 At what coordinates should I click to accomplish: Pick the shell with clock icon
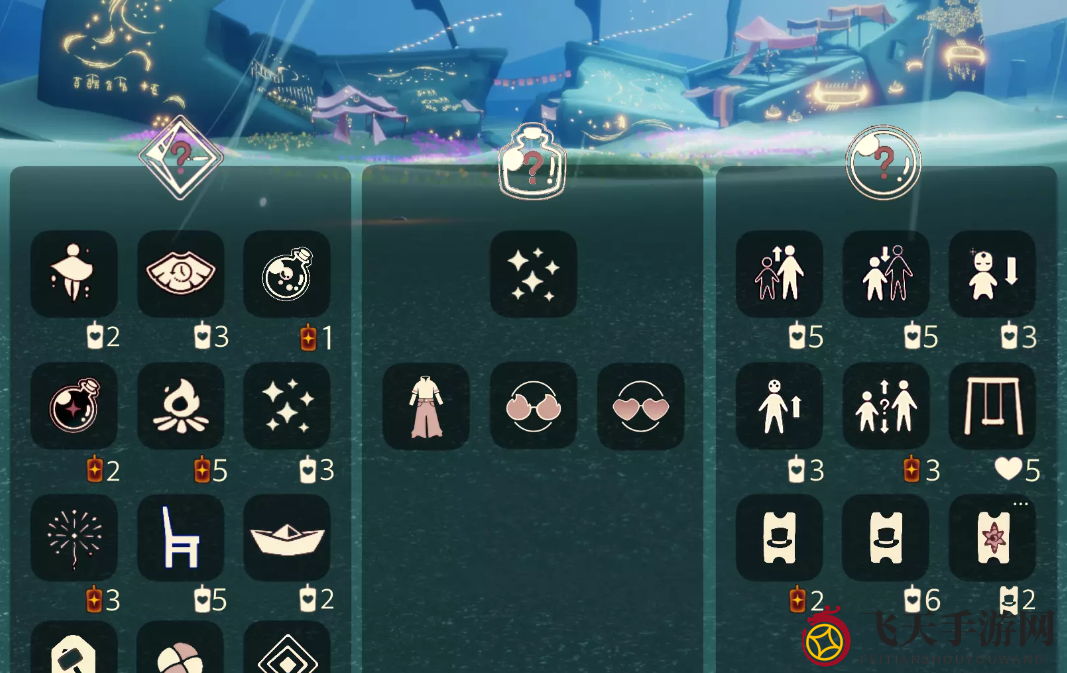click(181, 274)
